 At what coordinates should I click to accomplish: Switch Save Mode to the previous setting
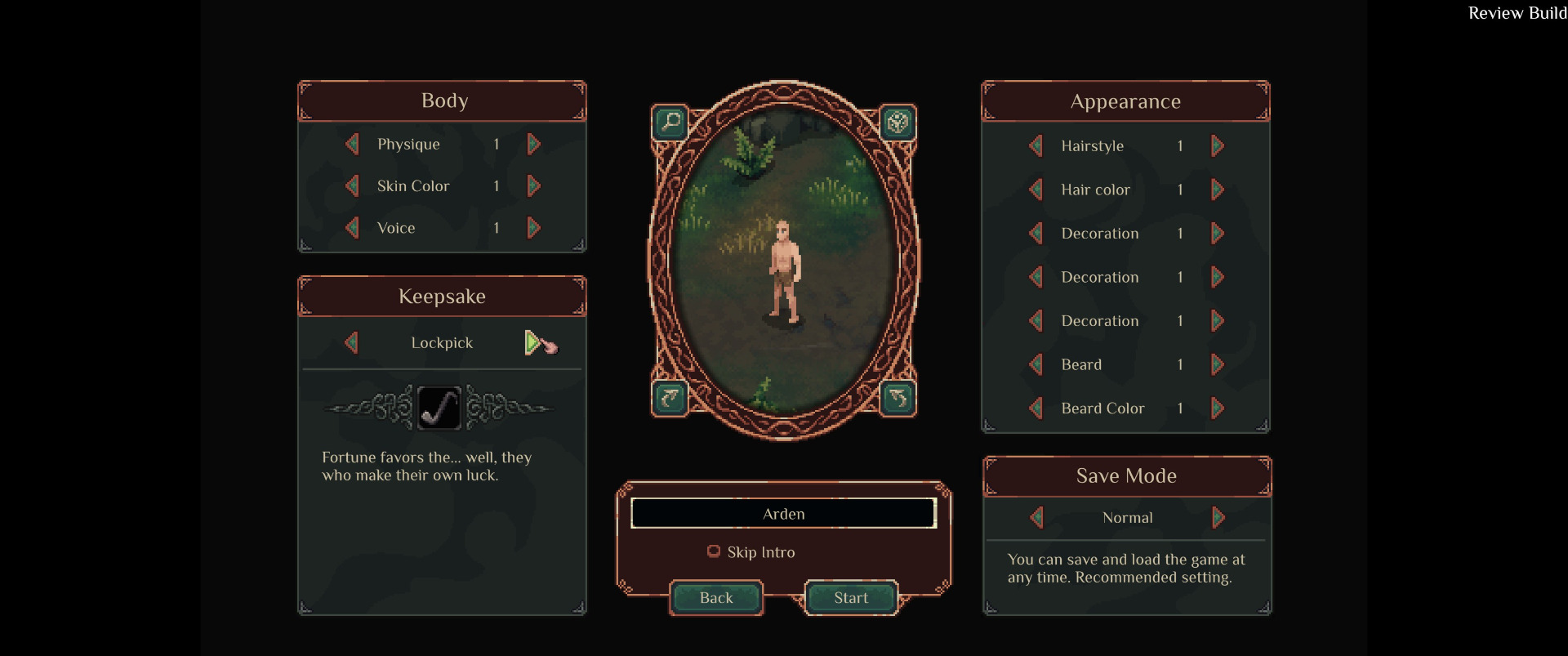point(1037,518)
